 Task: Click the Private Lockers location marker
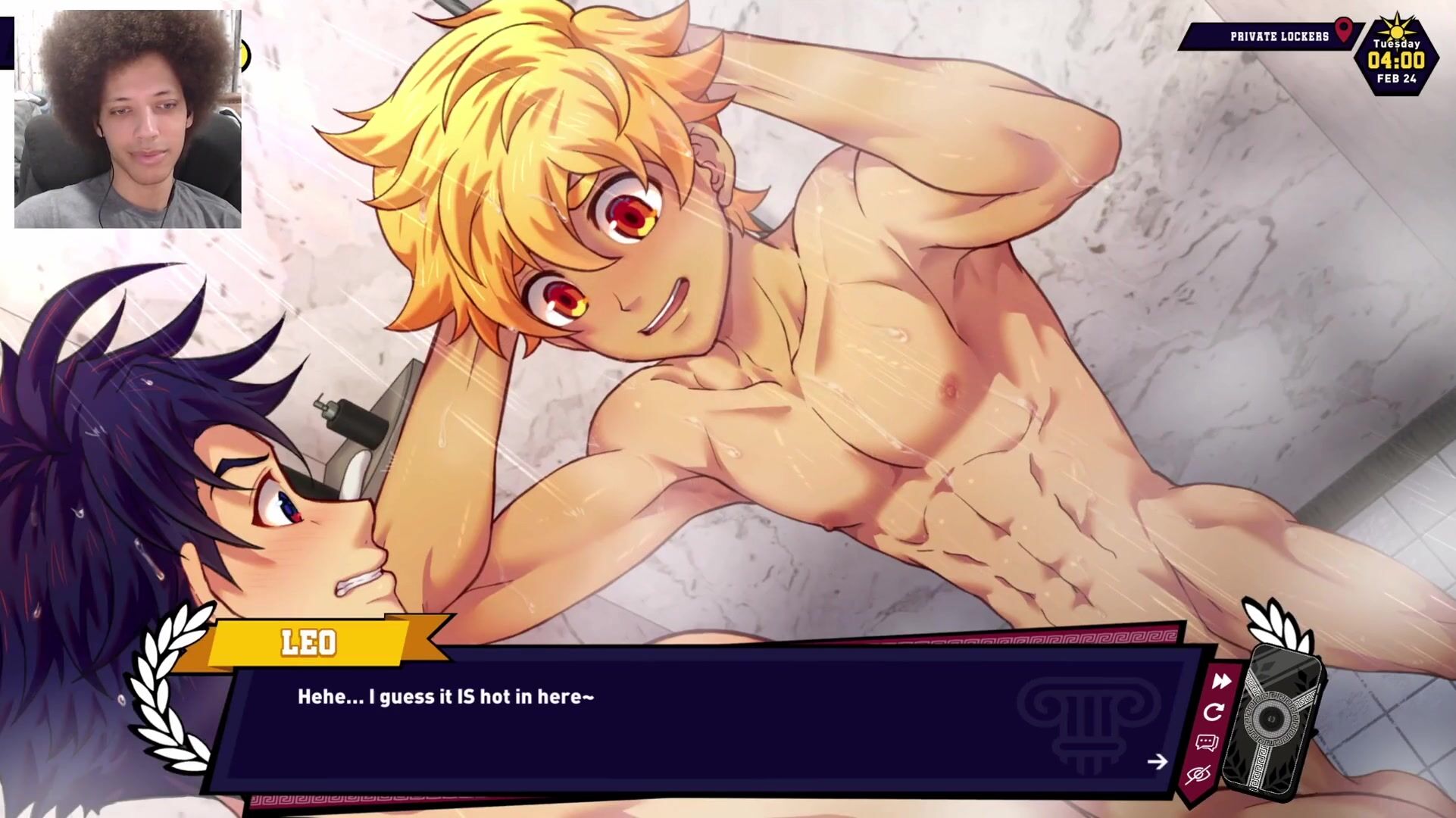(x=1343, y=31)
